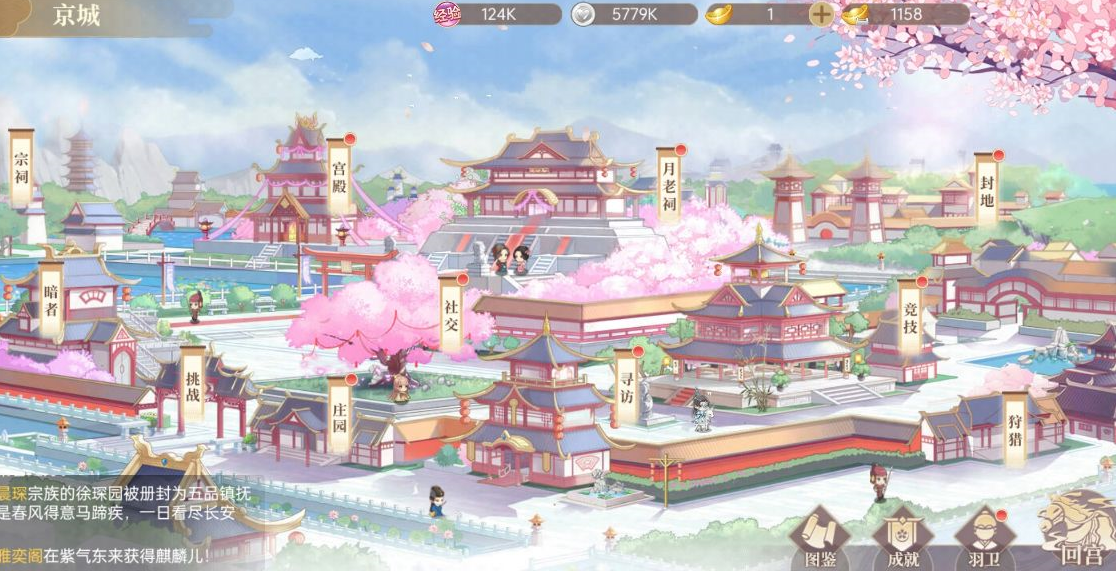Start the 狩猎 hunting banner
The height and width of the screenshot is (572, 1116).
[x=1016, y=430]
